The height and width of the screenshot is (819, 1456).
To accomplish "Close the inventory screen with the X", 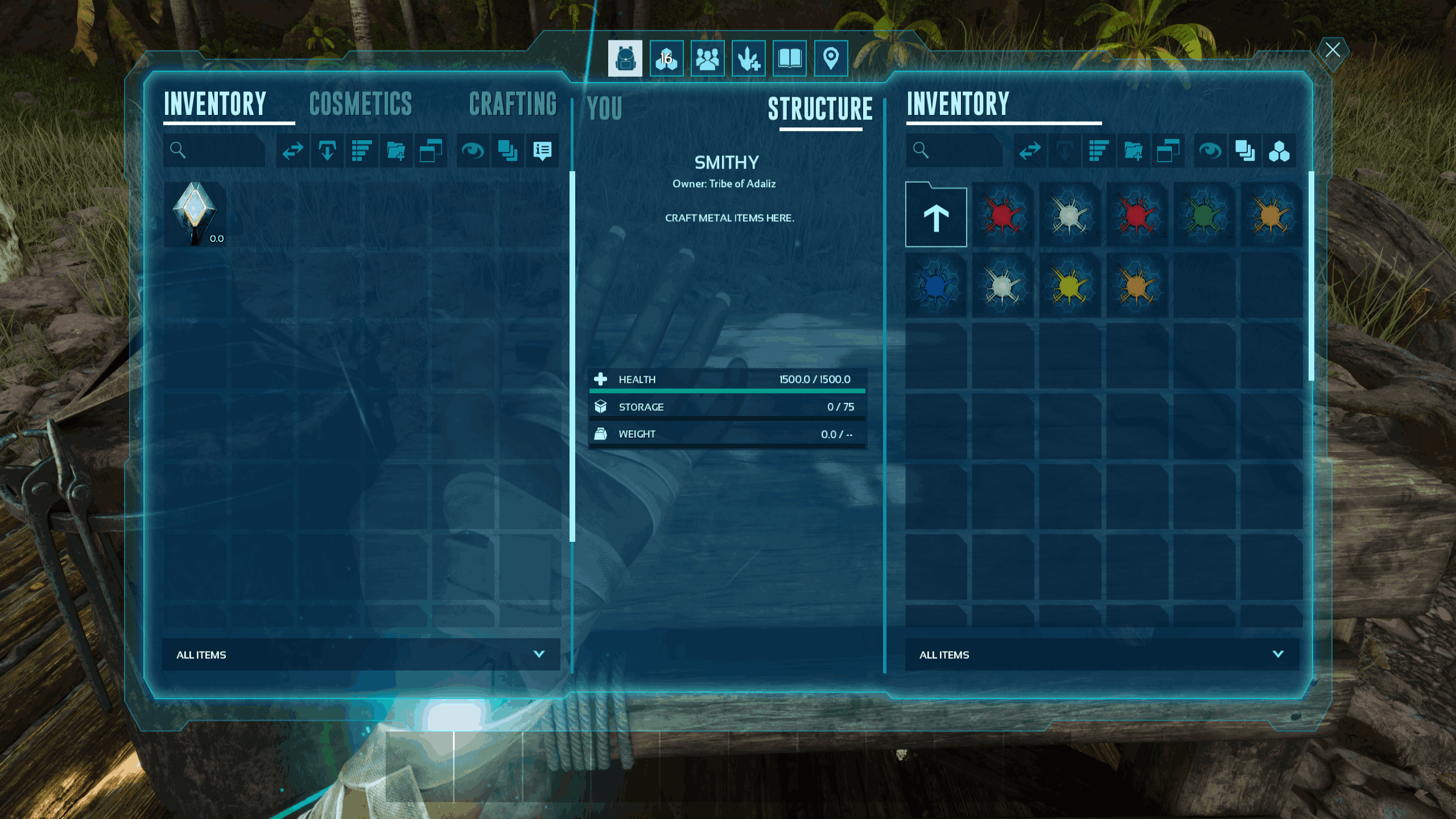I will 1332,50.
